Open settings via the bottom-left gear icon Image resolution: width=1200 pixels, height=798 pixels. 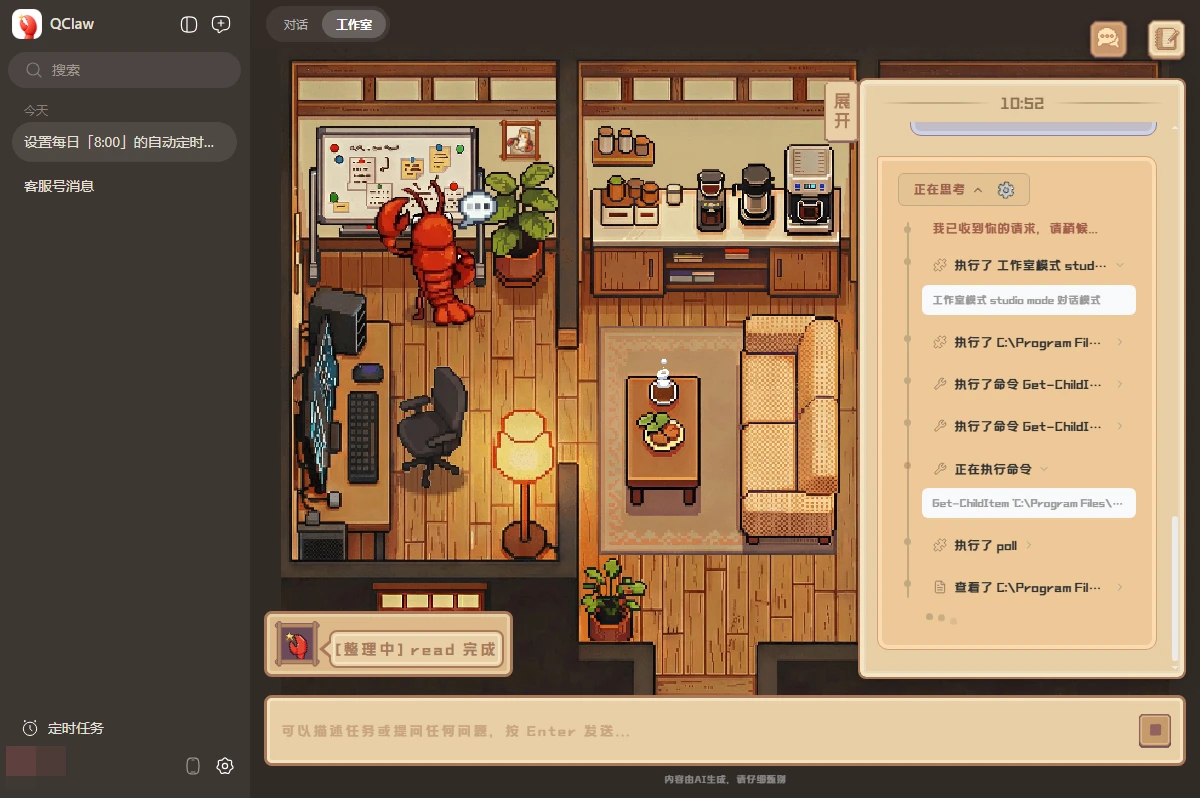click(x=225, y=766)
